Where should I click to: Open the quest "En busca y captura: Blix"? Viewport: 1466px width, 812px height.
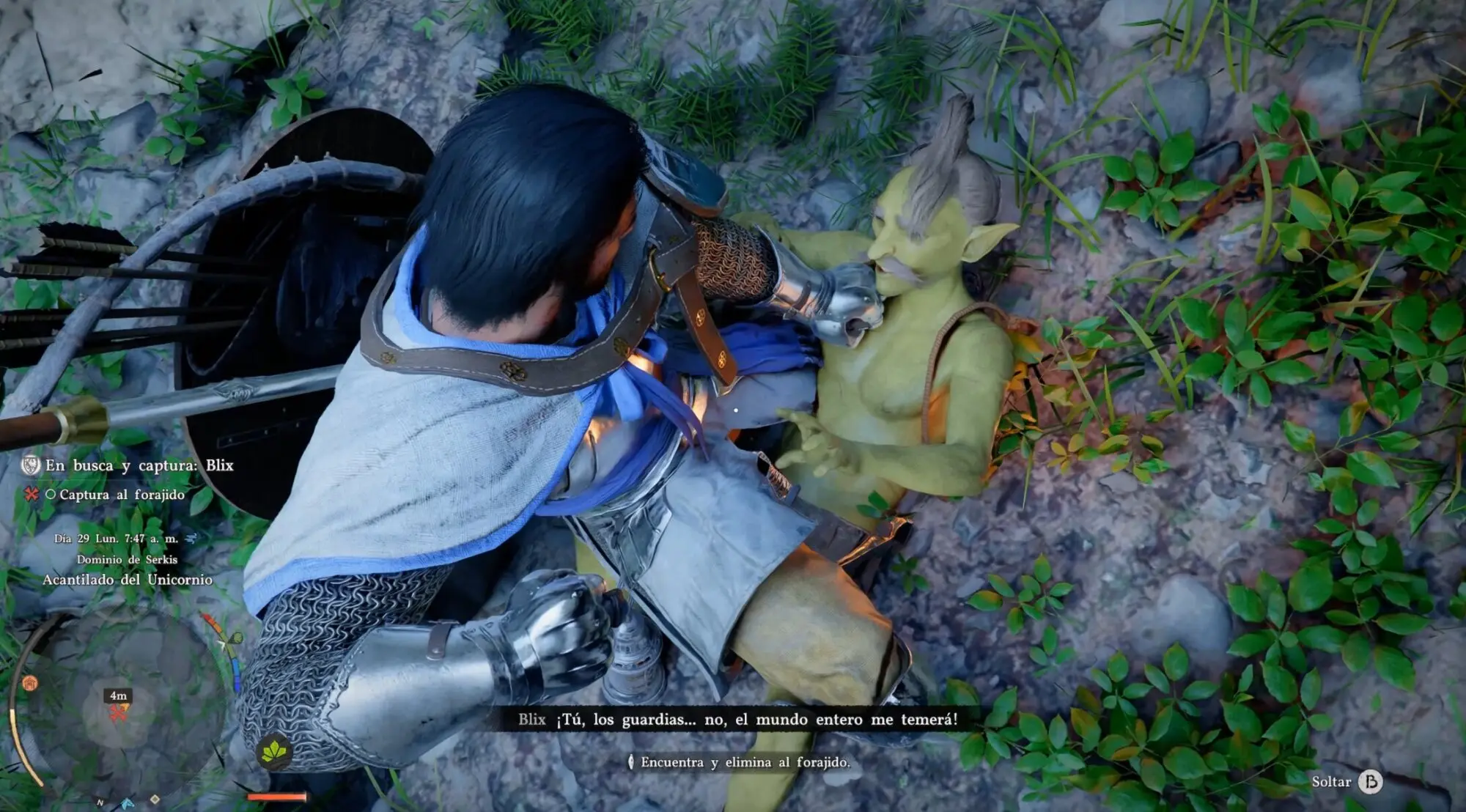click(x=139, y=465)
